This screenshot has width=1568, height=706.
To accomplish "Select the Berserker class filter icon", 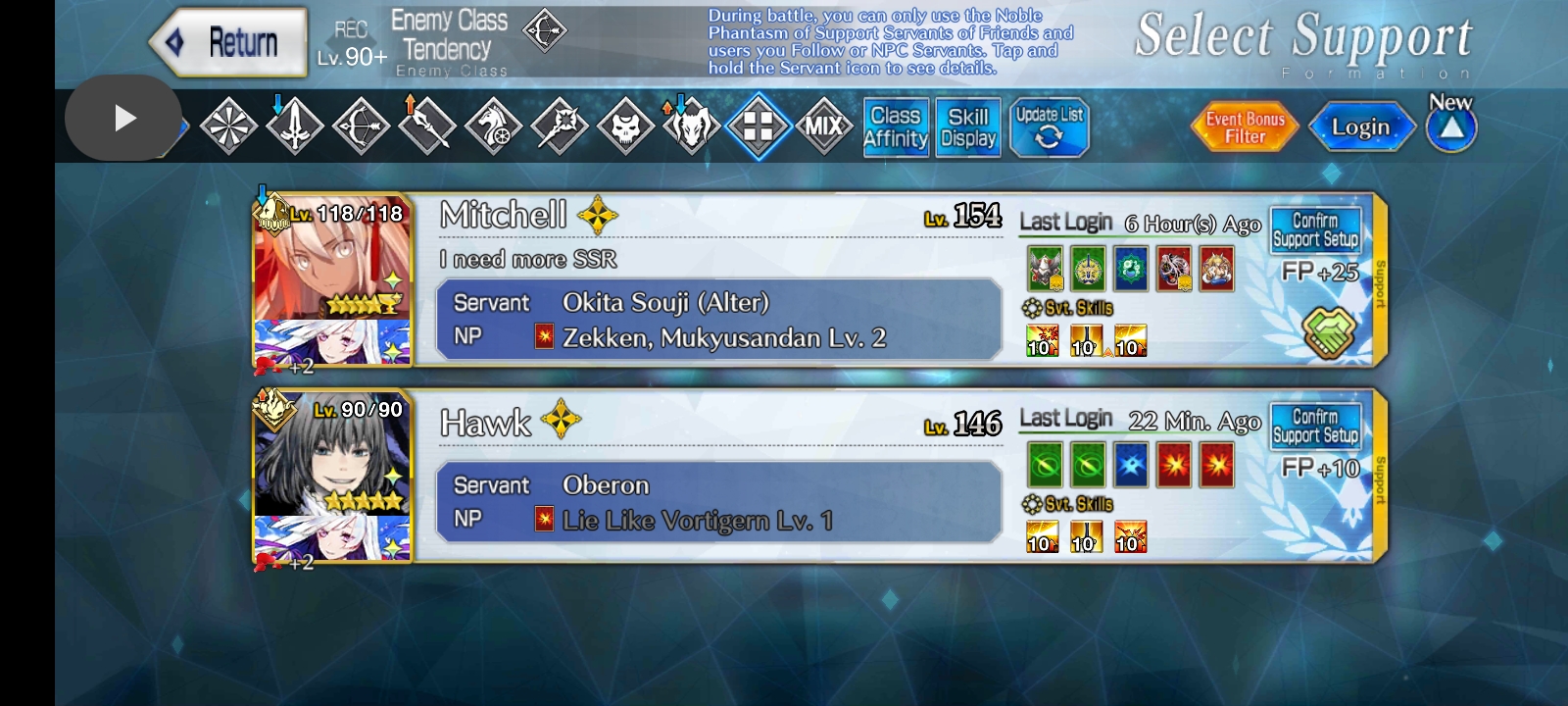I will pos(690,126).
